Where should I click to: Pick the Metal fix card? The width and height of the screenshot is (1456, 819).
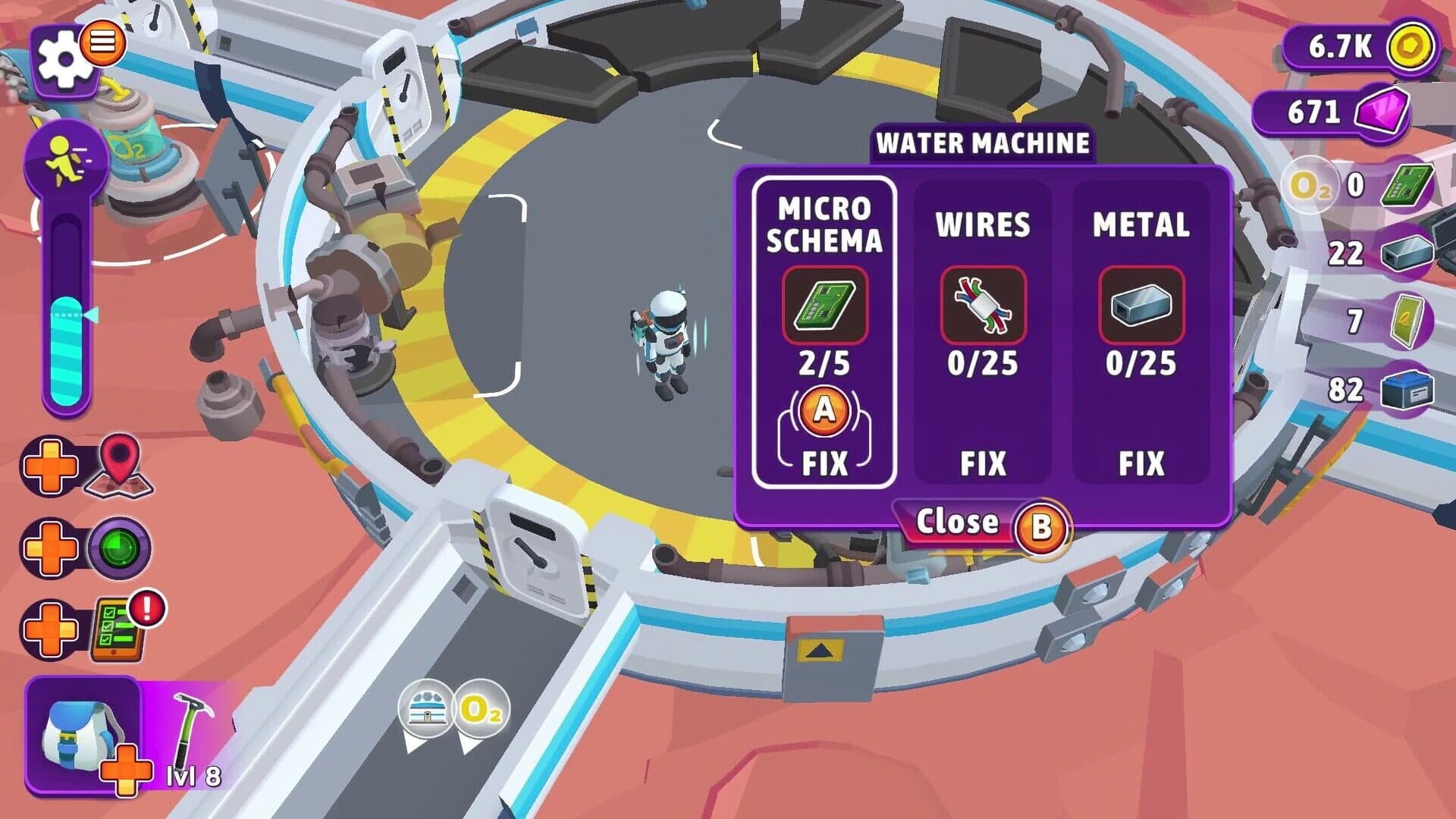pyautogui.click(x=1141, y=332)
